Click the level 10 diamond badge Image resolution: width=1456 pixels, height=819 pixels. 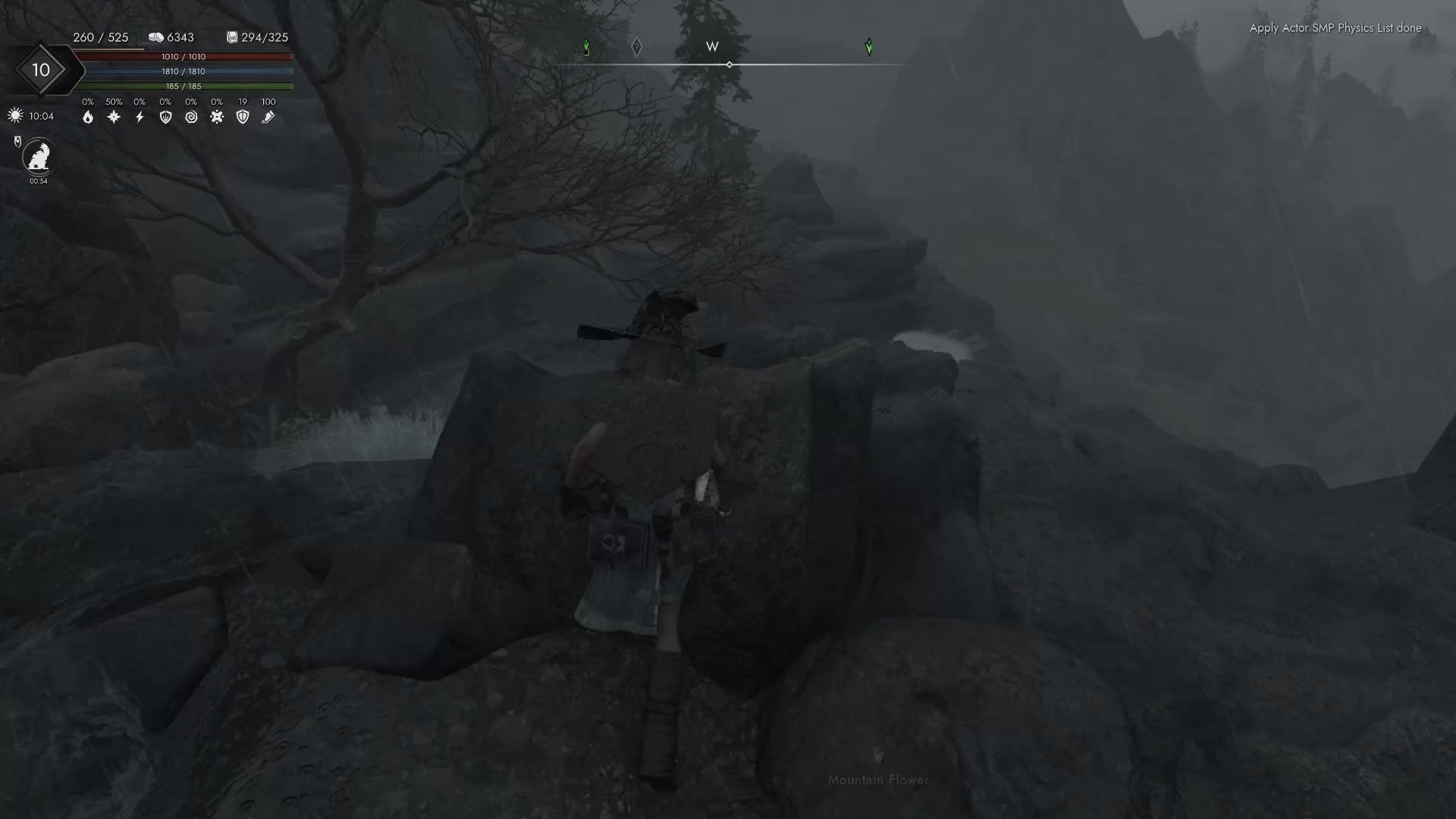42,70
